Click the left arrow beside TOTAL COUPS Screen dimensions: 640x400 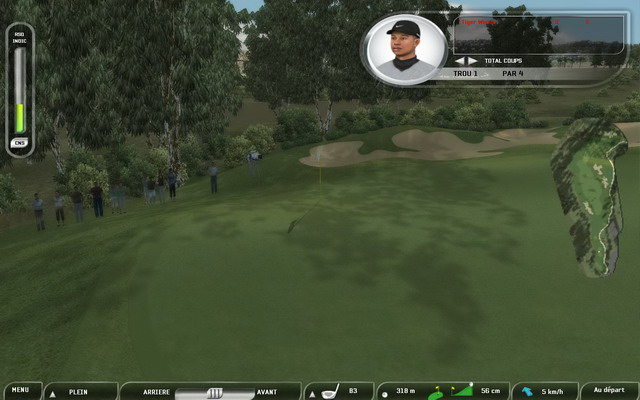click(x=459, y=61)
